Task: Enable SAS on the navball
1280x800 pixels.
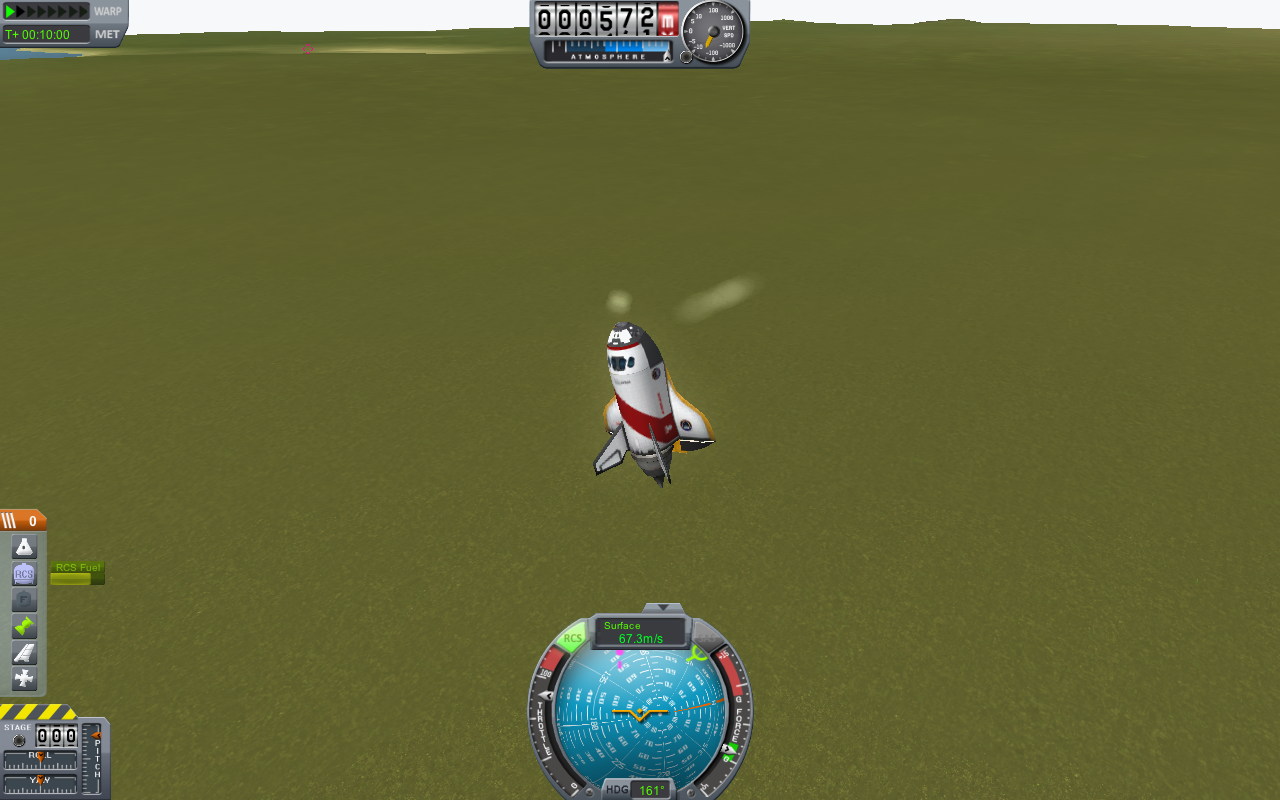Action: tap(707, 638)
